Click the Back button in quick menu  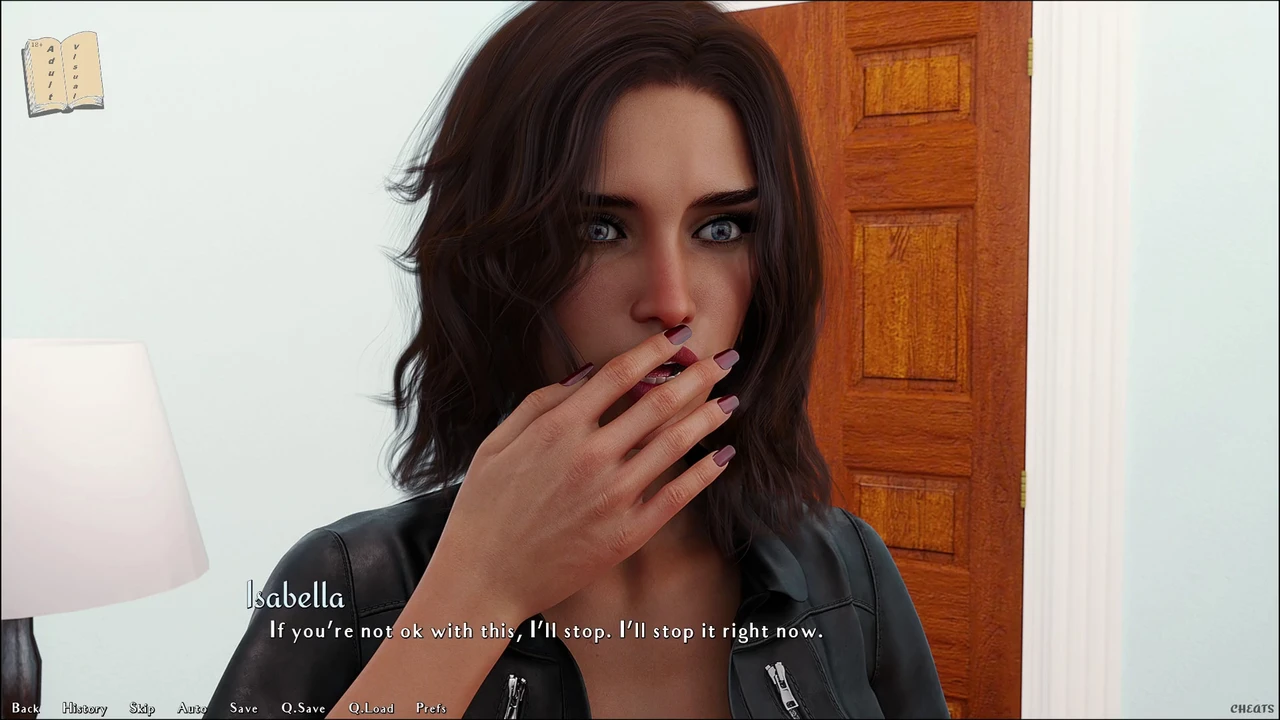[26, 708]
